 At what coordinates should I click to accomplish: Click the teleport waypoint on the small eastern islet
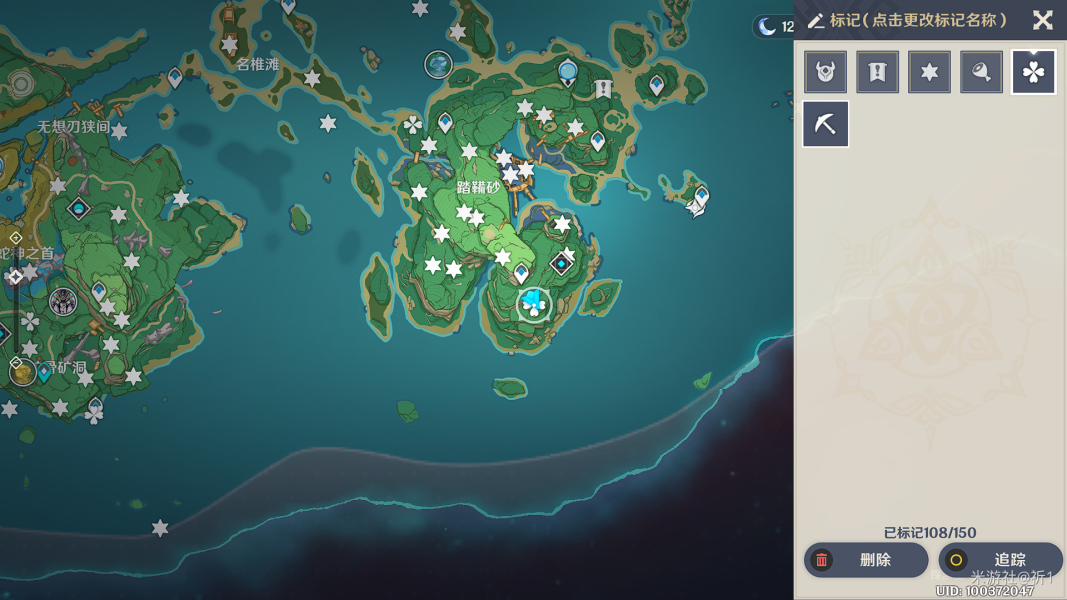click(x=701, y=195)
